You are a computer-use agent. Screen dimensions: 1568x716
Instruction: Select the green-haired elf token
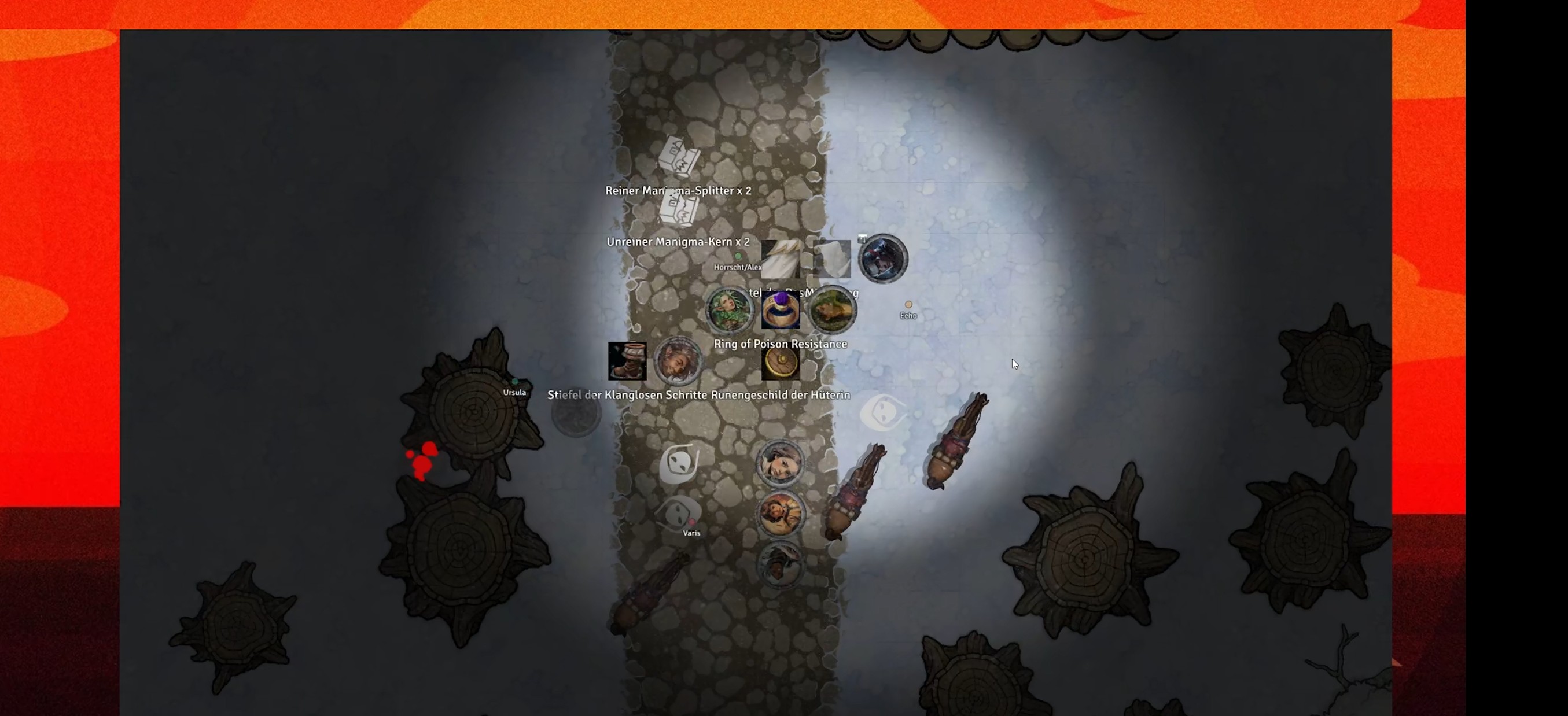729,309
